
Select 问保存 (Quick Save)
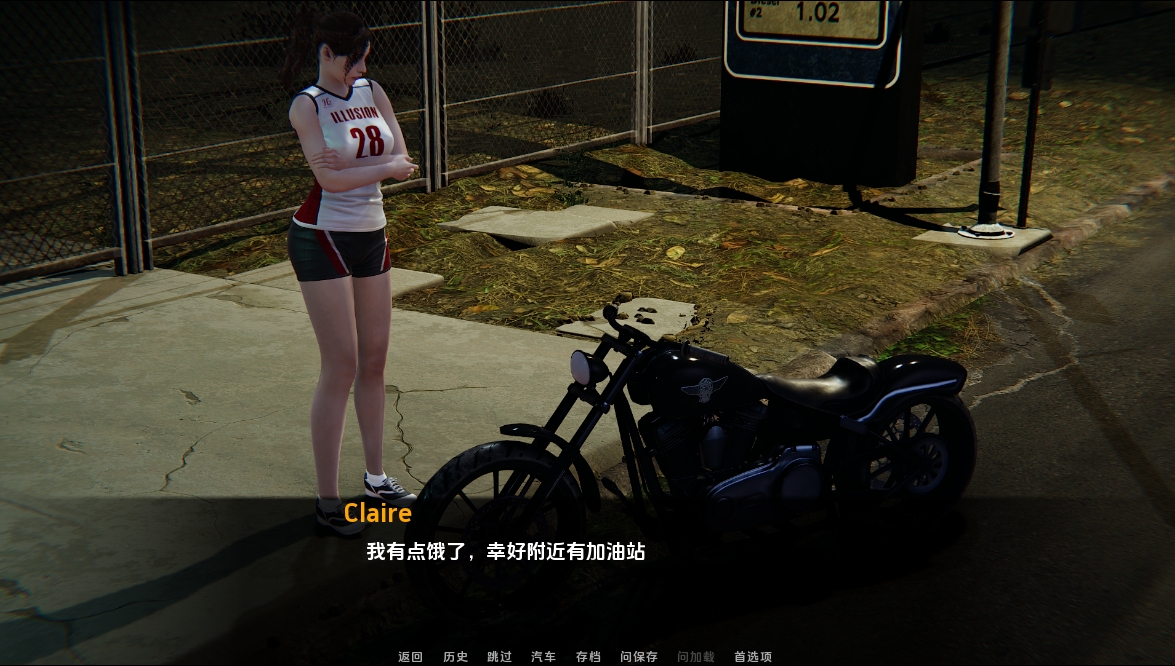coord(639,657)
